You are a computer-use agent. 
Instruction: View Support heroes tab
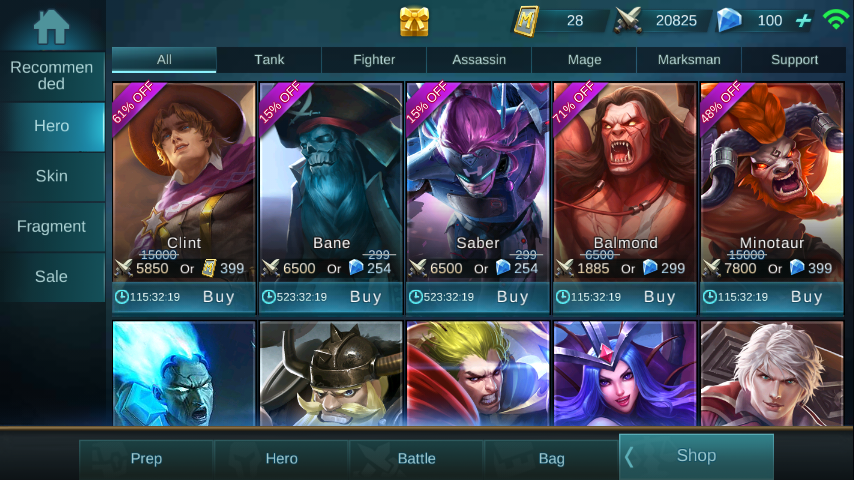coord(794,60)
